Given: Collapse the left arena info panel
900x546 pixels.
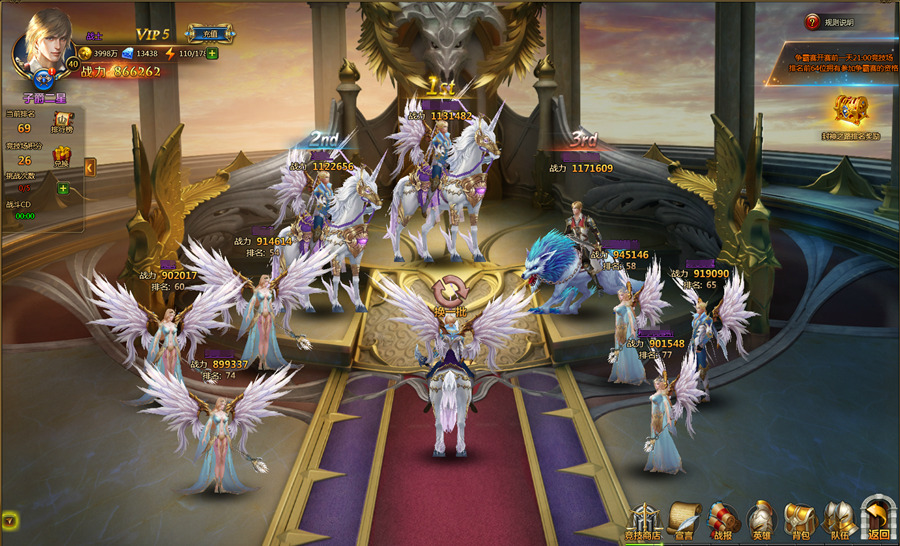Looking at the screenshot, I should (90, 167).
